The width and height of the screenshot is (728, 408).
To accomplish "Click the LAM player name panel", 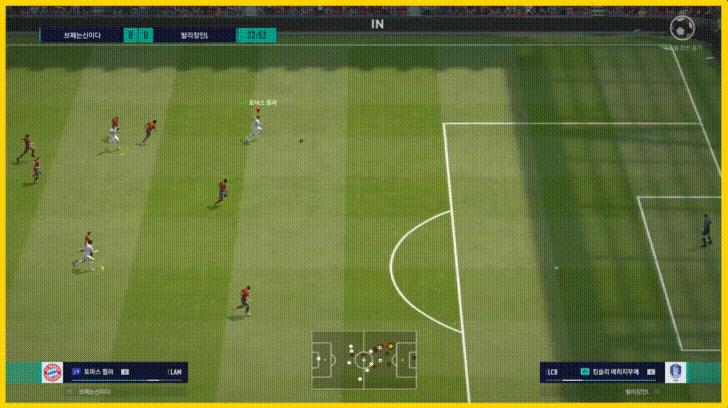I will point(125,372).
